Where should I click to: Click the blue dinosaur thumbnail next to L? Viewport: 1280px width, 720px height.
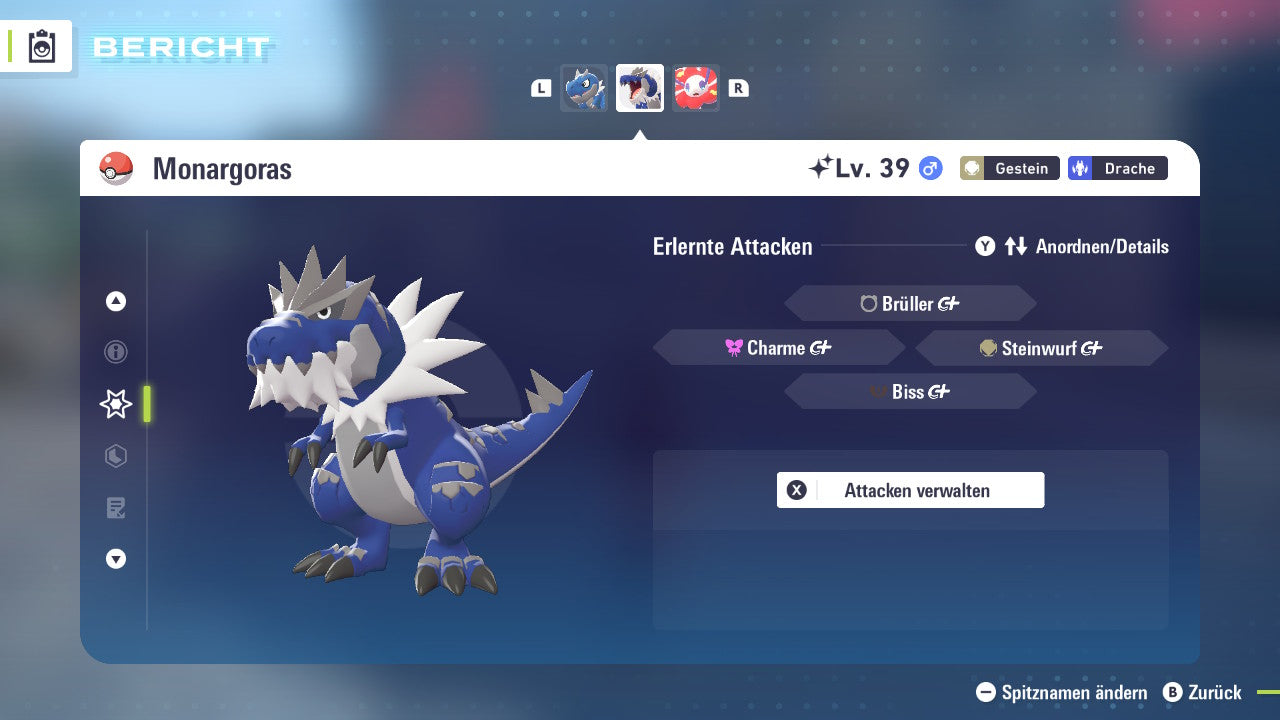click(584, 87)
